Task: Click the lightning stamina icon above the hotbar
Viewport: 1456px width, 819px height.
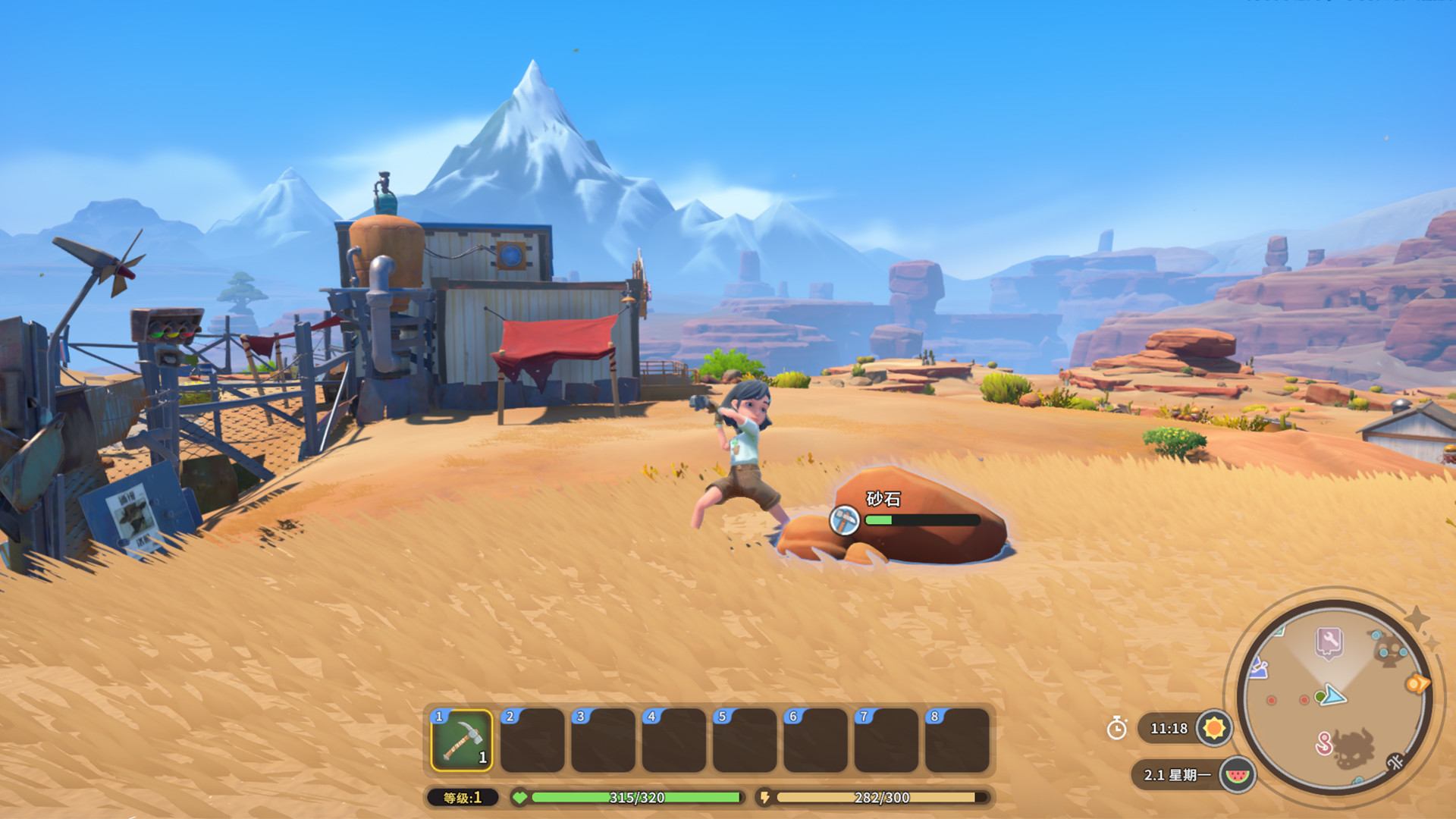Action: [766, 797]
